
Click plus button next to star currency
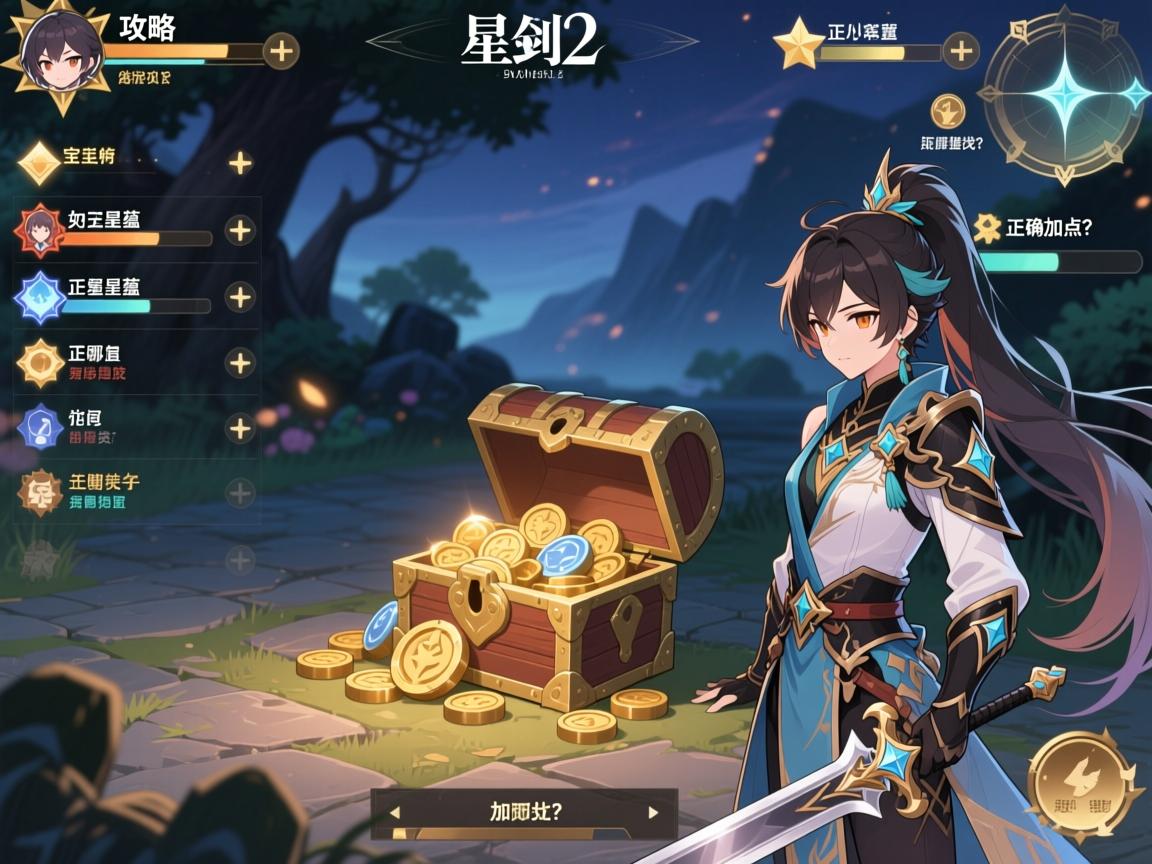click(x=960, y=50)
